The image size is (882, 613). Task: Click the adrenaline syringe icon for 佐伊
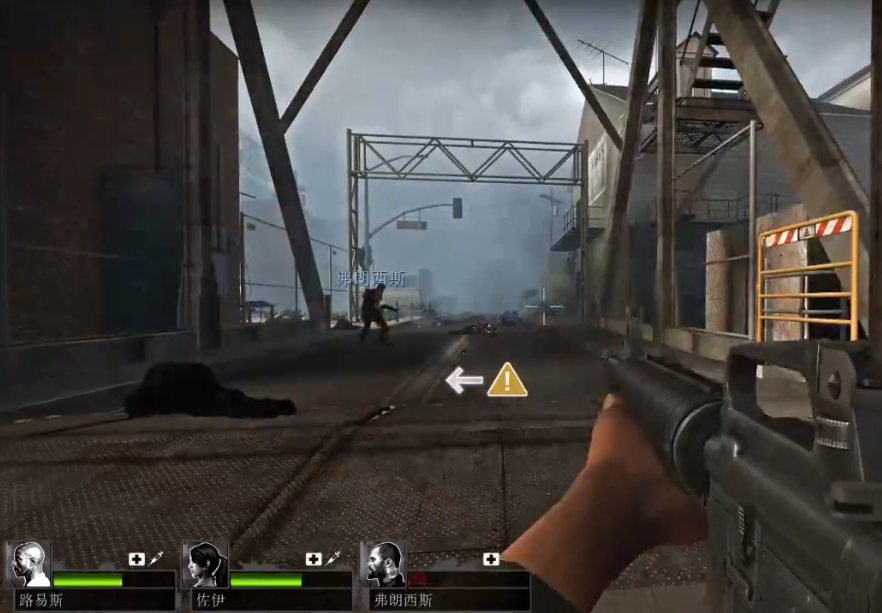pos(333,559)
